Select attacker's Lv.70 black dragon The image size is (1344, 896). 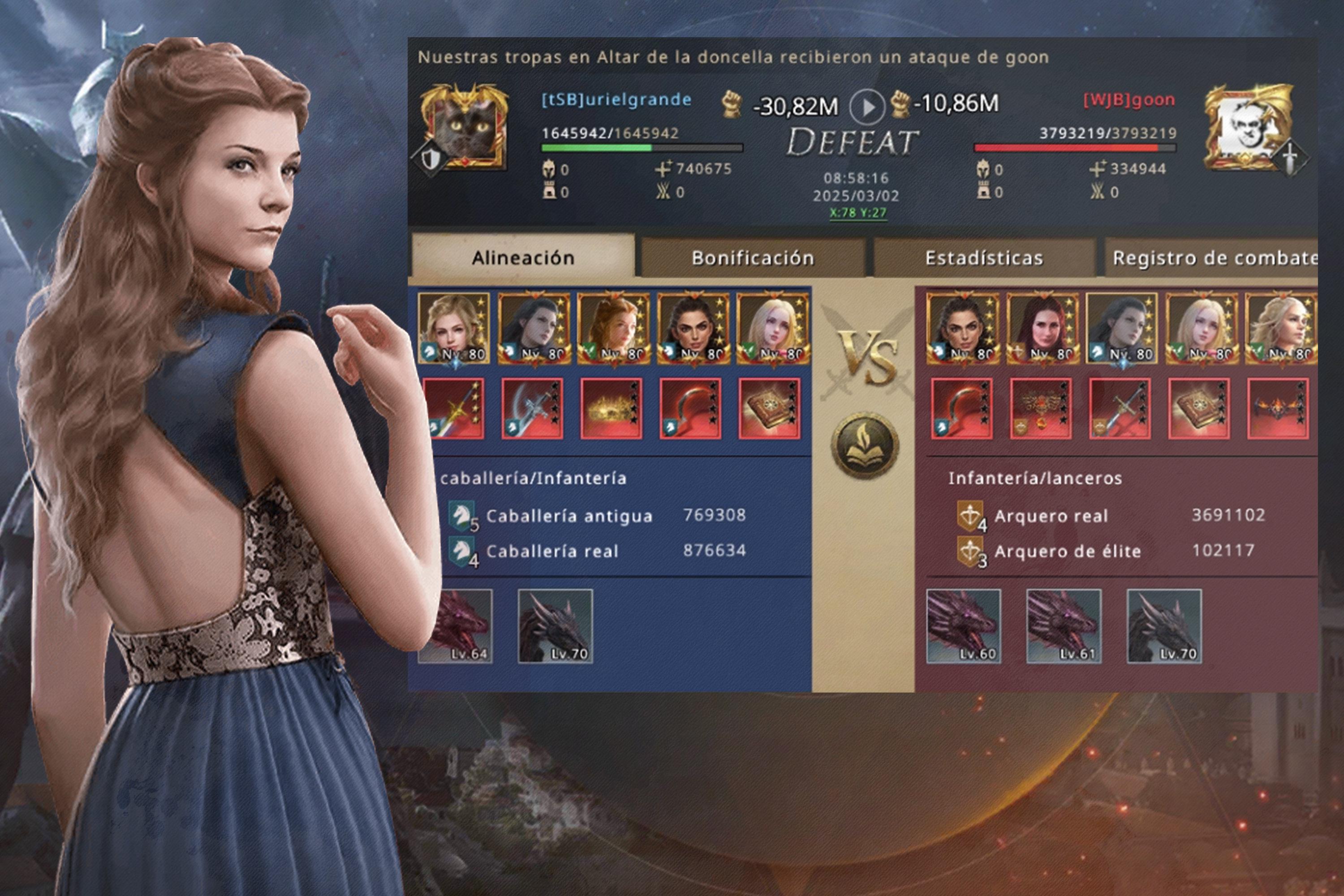(1164, 626)
